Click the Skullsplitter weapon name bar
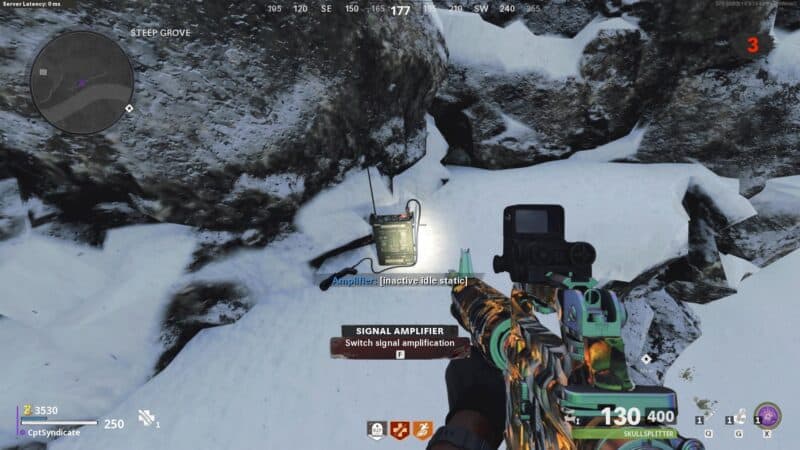The height and width of the screenshot is (450, 800). [624, 433]
